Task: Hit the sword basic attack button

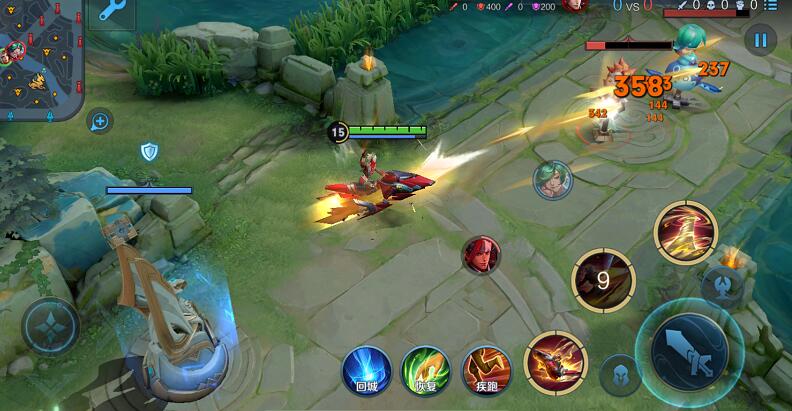Action: (689, 350)
